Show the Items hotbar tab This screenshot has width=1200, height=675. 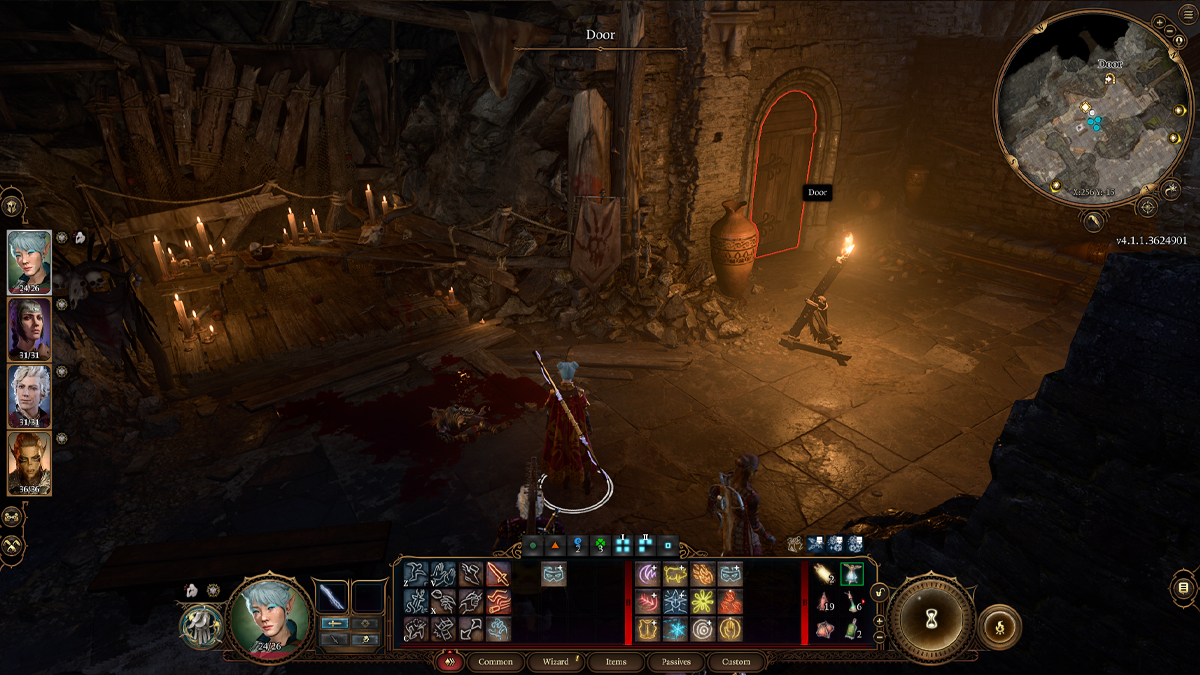coord(616,662)
